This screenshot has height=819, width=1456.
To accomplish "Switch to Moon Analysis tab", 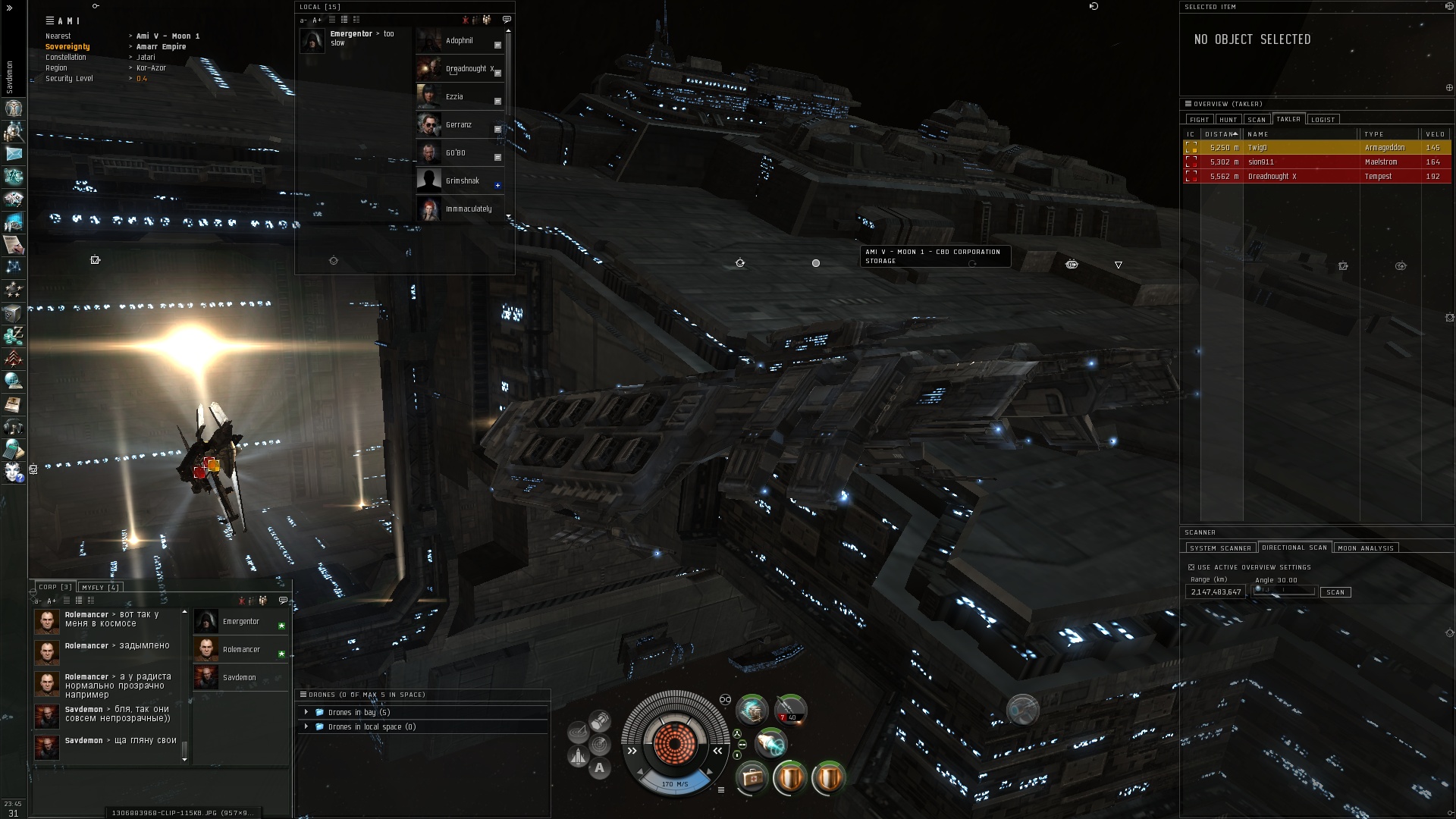I will click(1365, 548).
